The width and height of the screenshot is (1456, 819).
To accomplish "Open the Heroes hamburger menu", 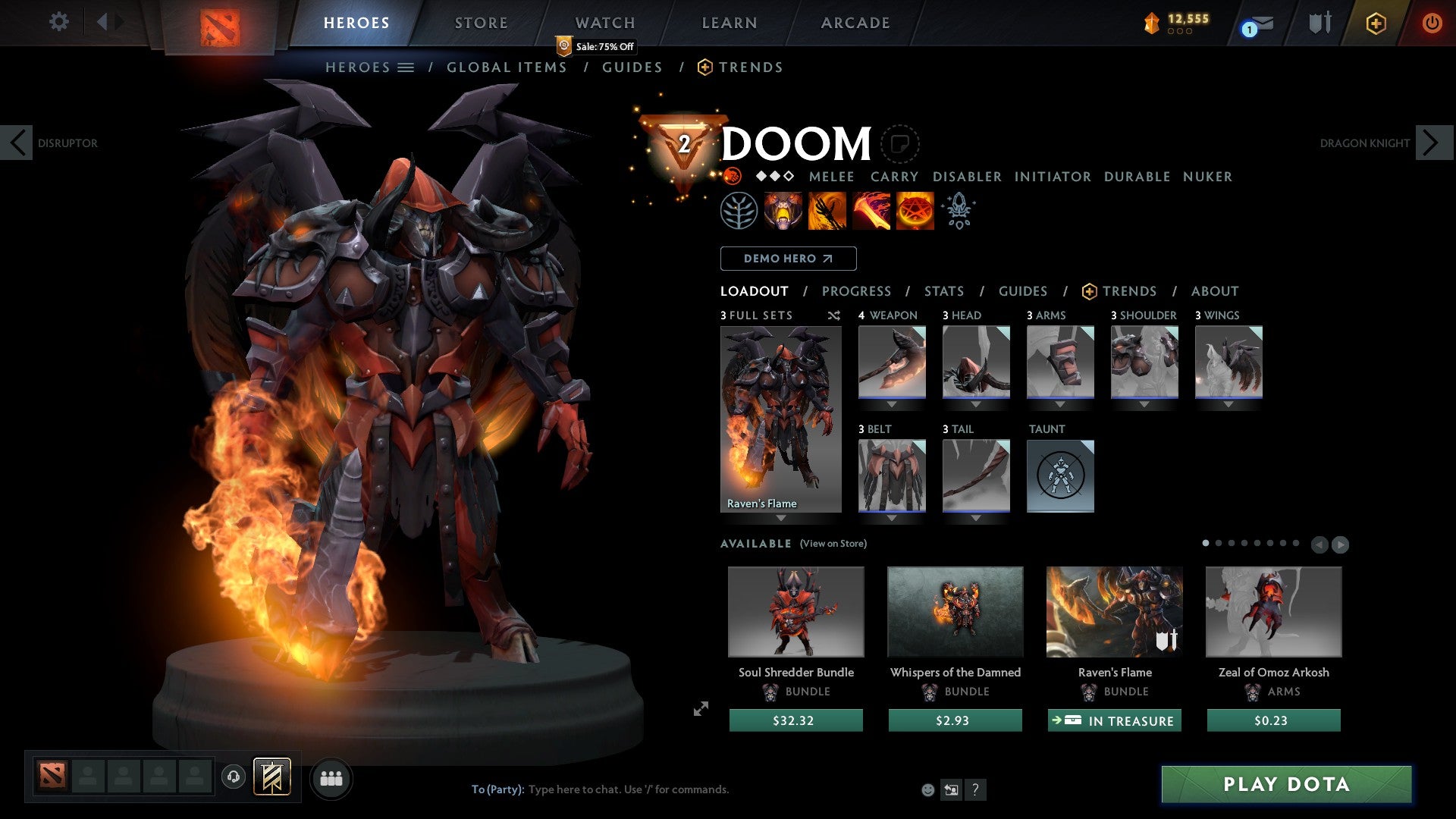I will tap(406, 67).
